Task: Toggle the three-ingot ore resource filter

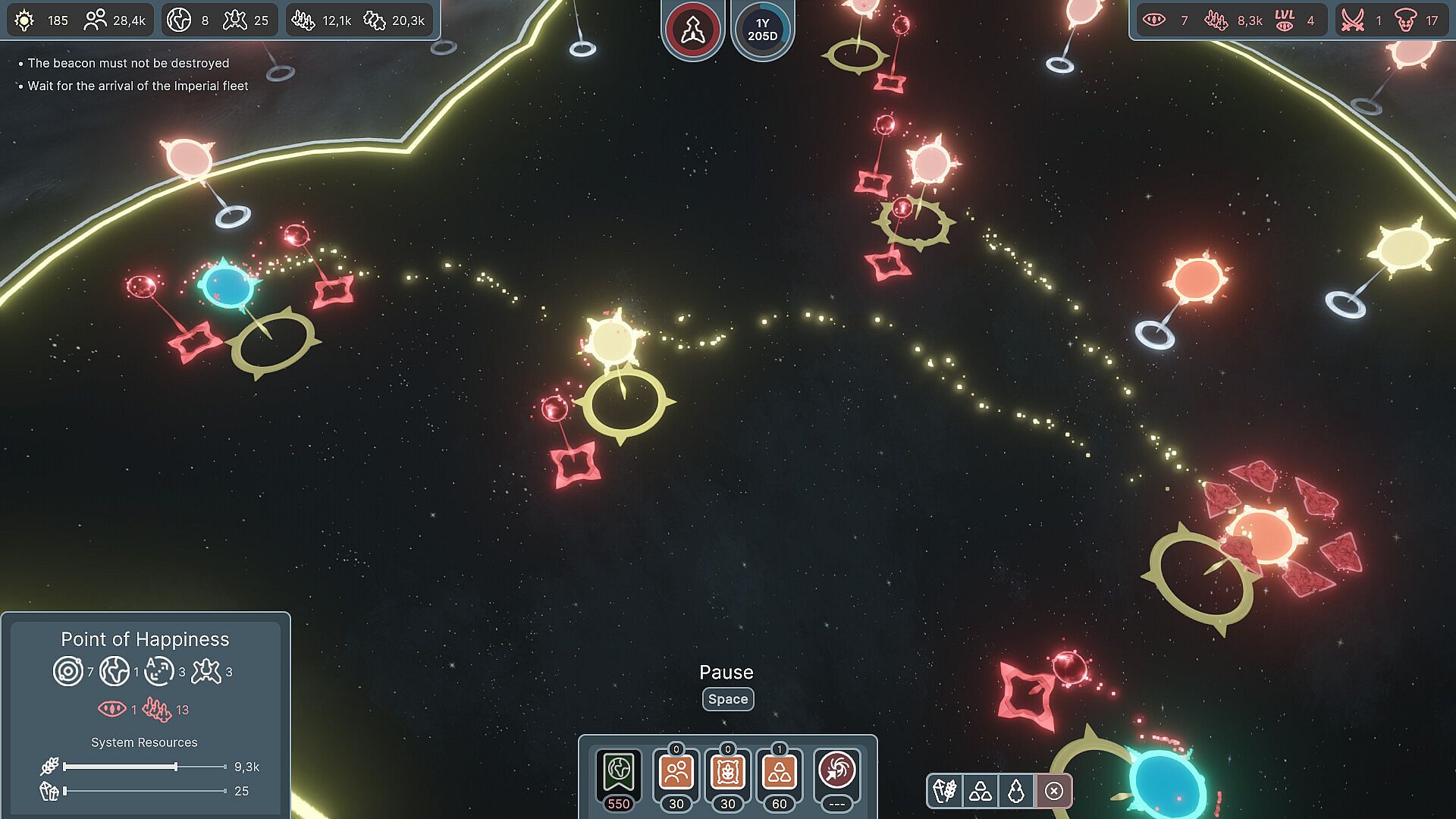Action: click(981, 791)
